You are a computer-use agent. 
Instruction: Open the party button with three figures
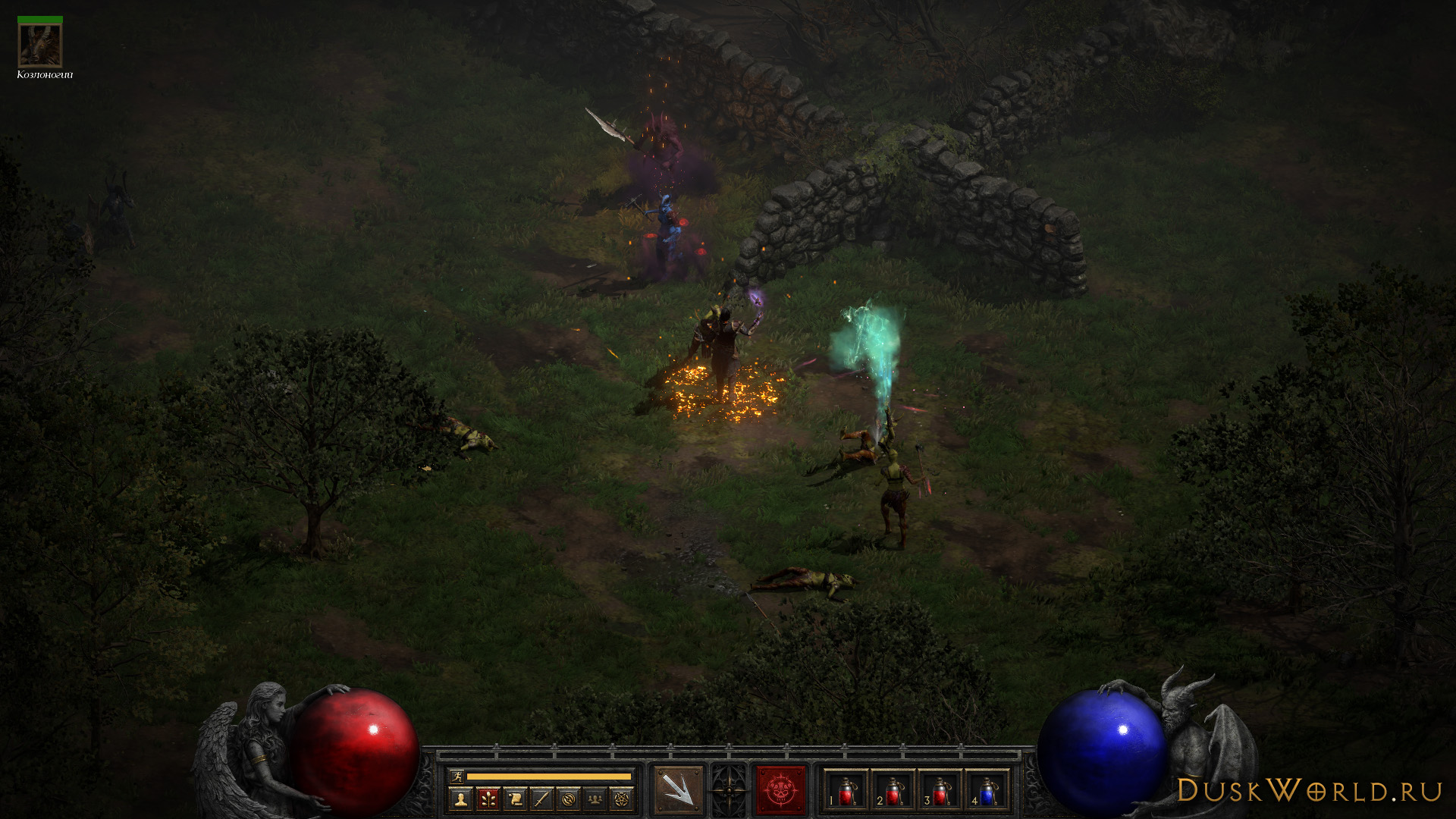coord(595,799)
